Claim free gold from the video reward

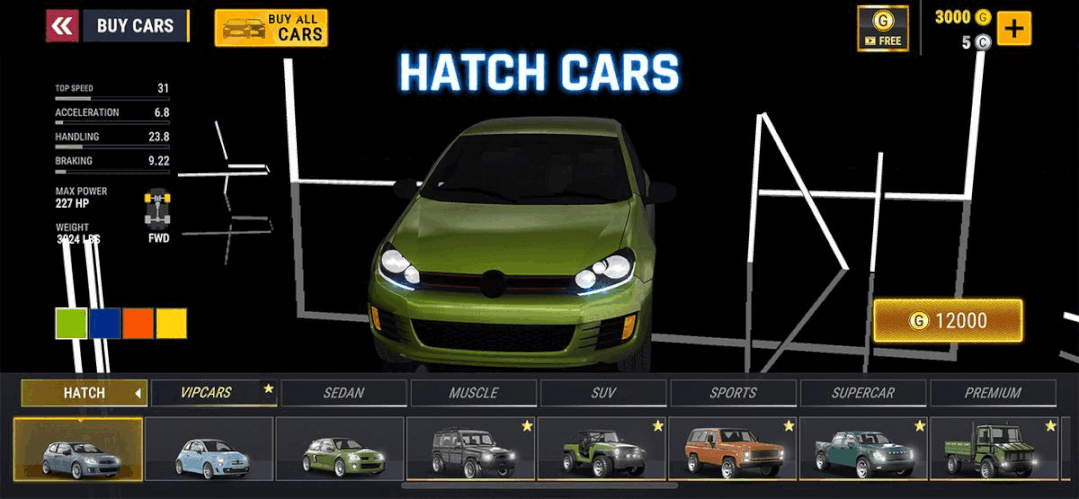[882, 28]
